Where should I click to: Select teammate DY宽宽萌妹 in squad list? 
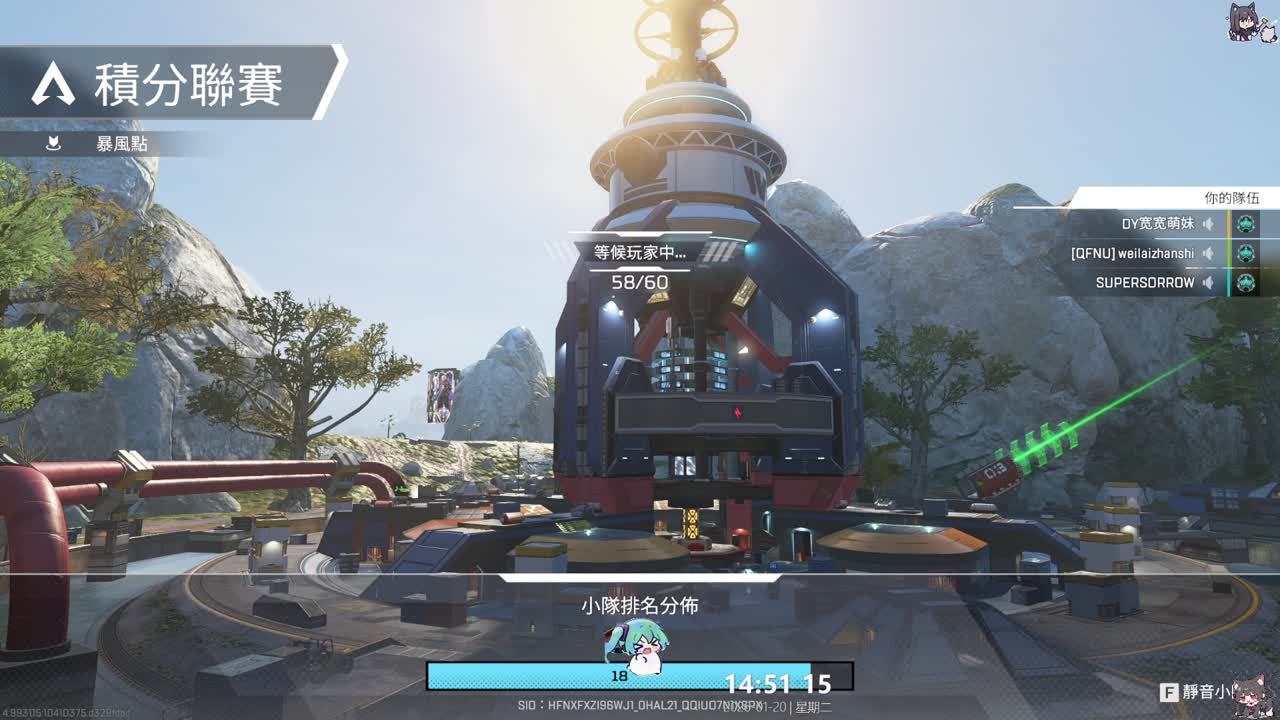tap(1157, 225)
